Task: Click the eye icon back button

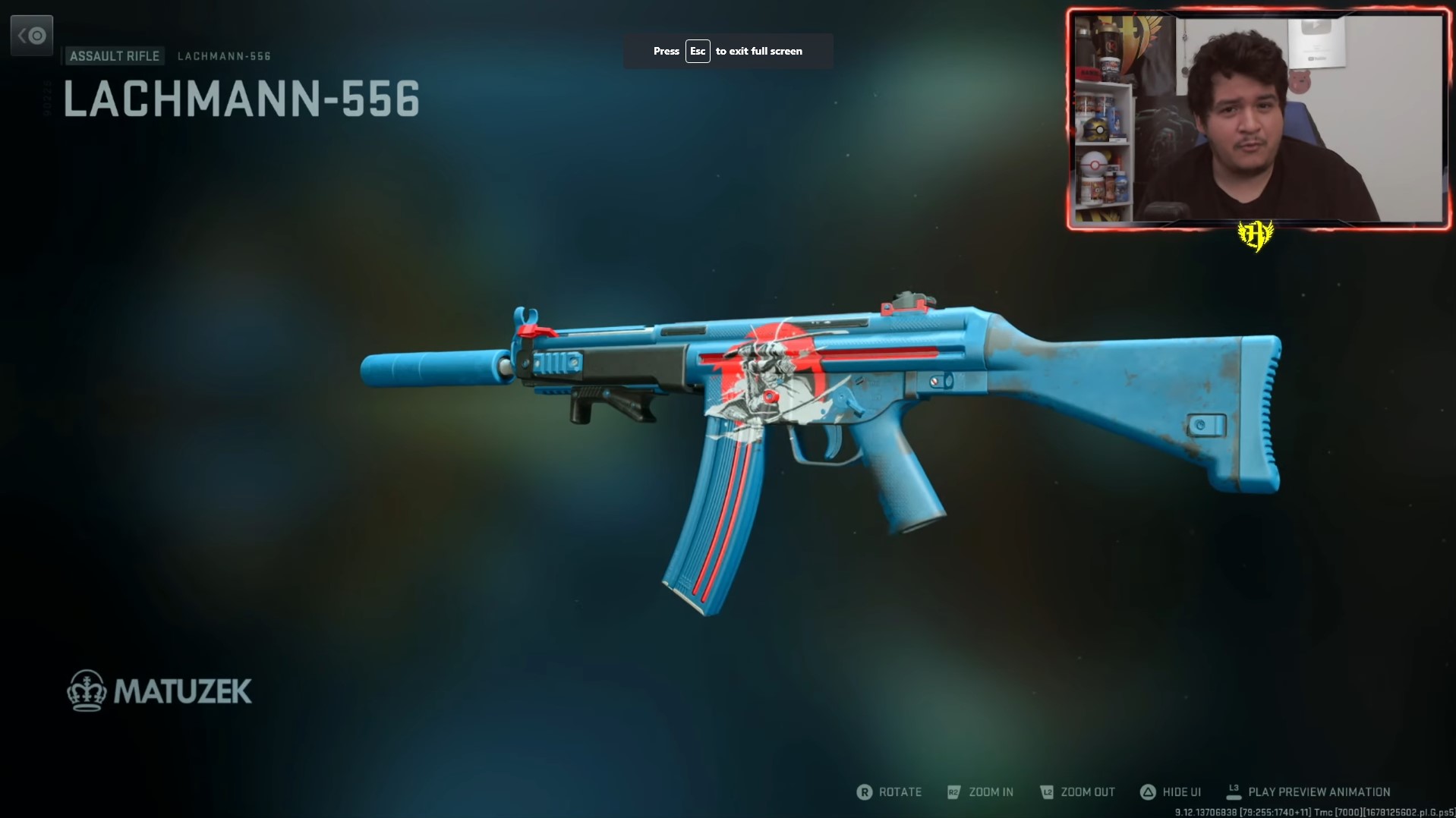Action: tap(32, 36)
